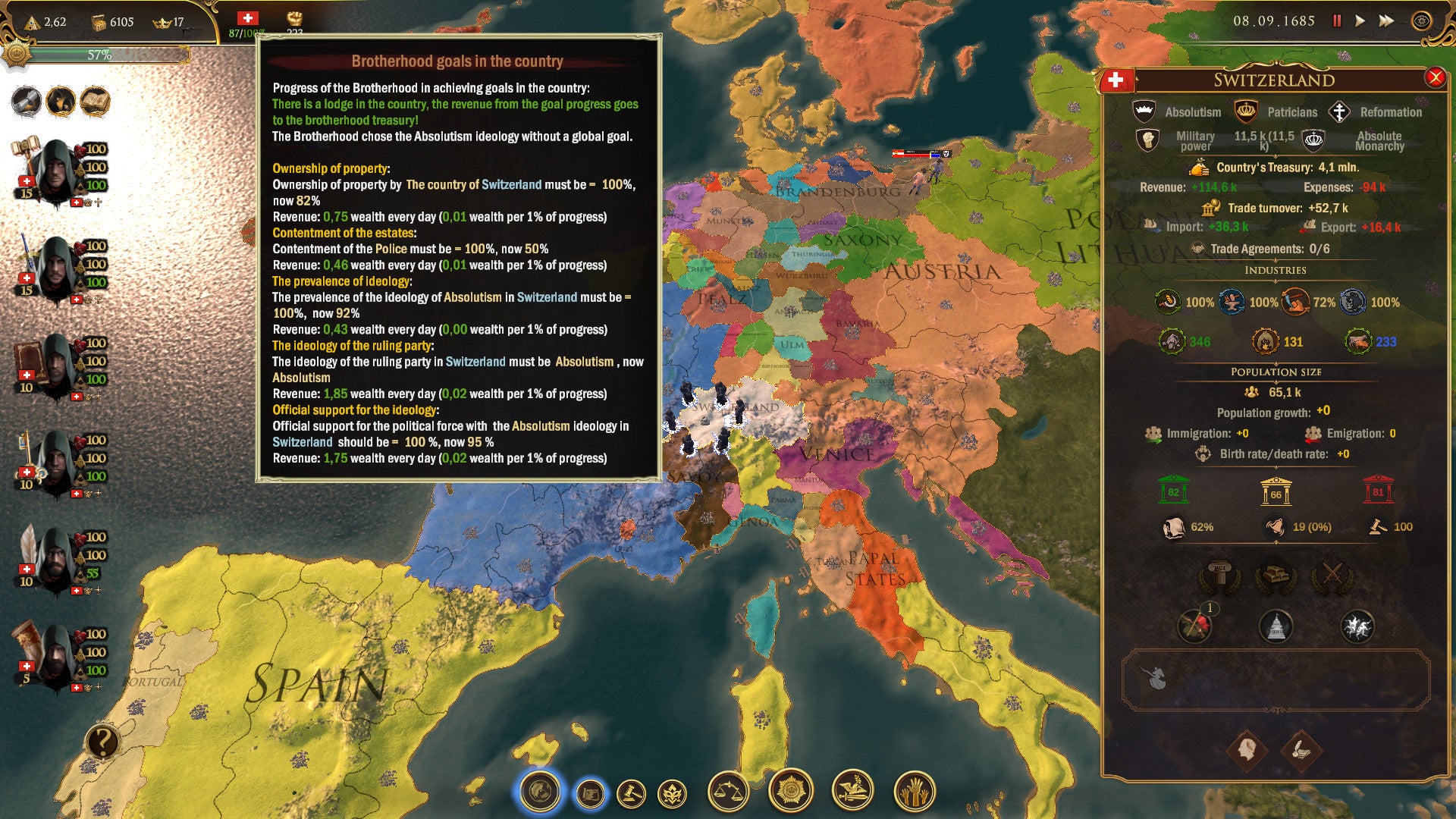Open the question mark help button

102,742
